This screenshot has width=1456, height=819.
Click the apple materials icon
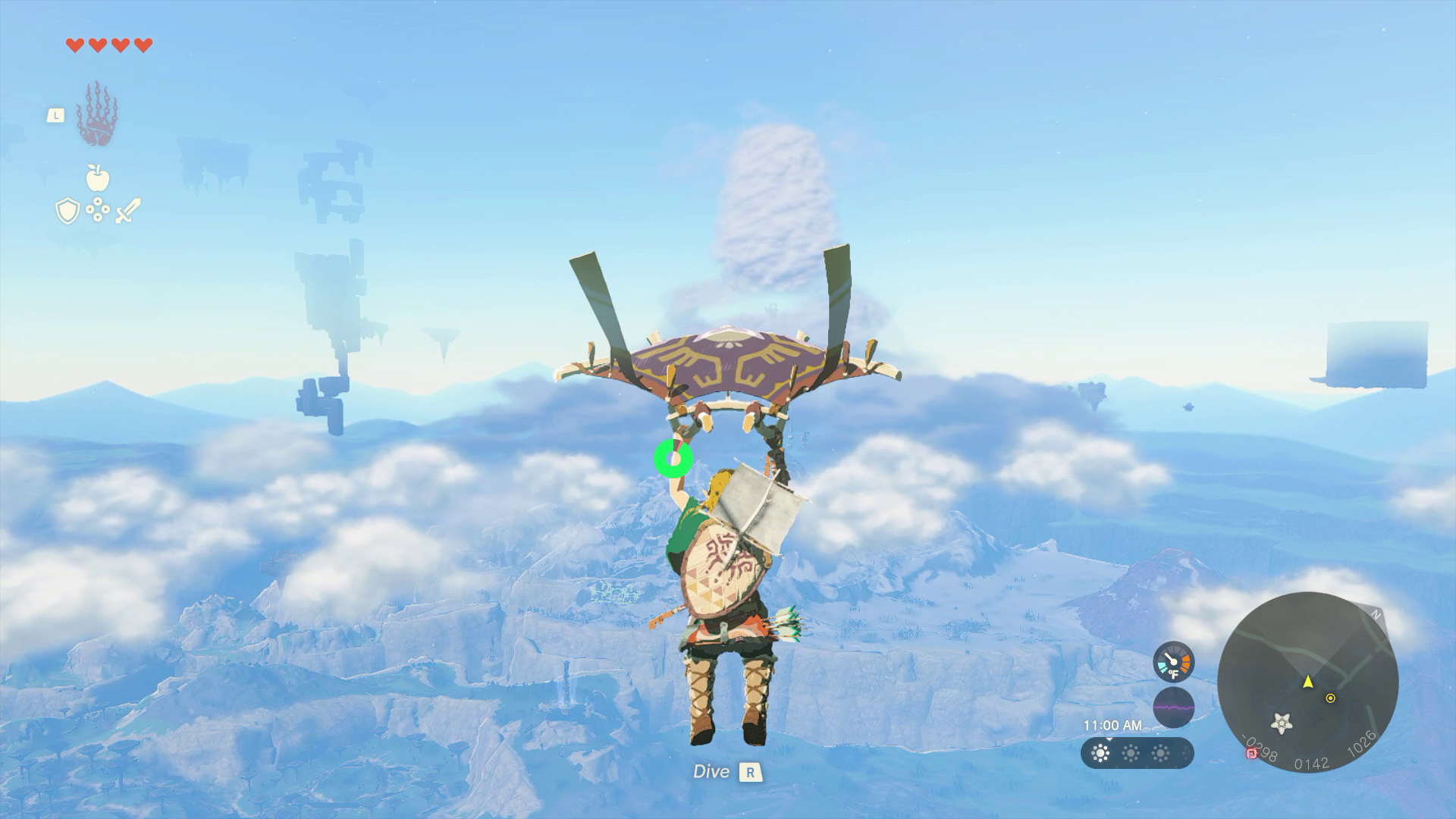96,179
